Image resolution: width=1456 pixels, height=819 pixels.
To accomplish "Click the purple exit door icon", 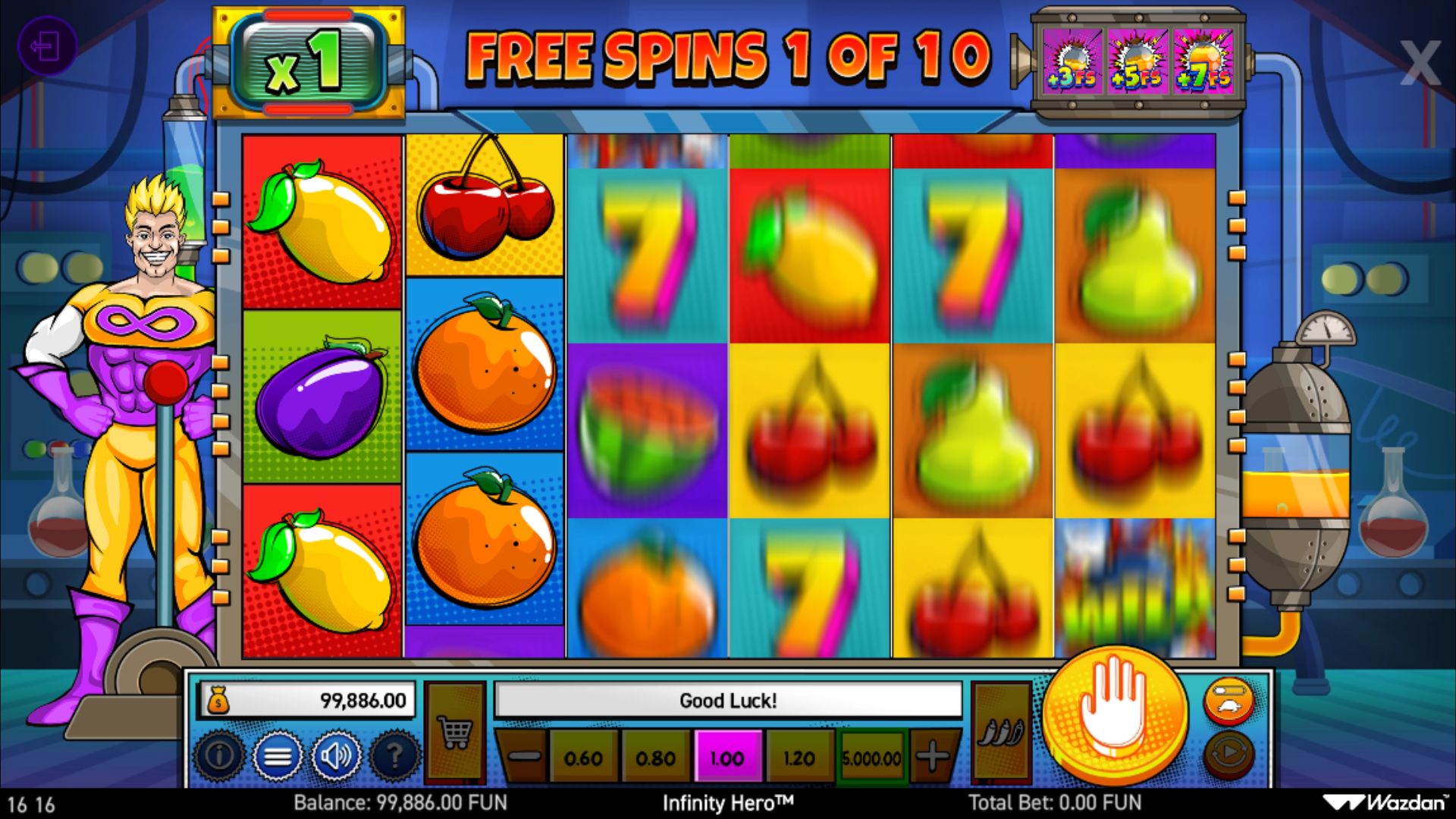I will (x=47, y=47).
